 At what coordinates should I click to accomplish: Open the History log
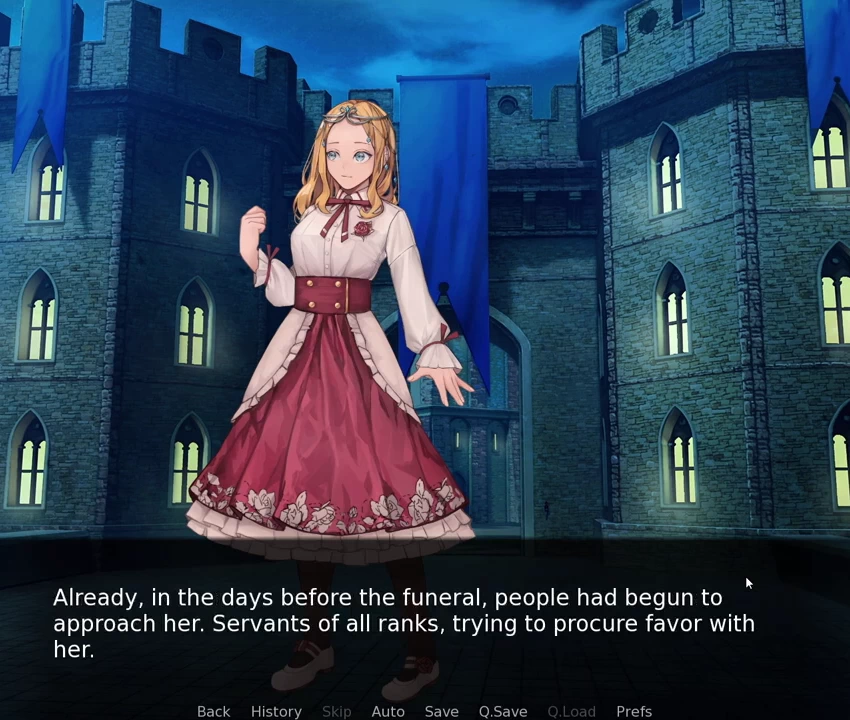(x=276, y=711)
